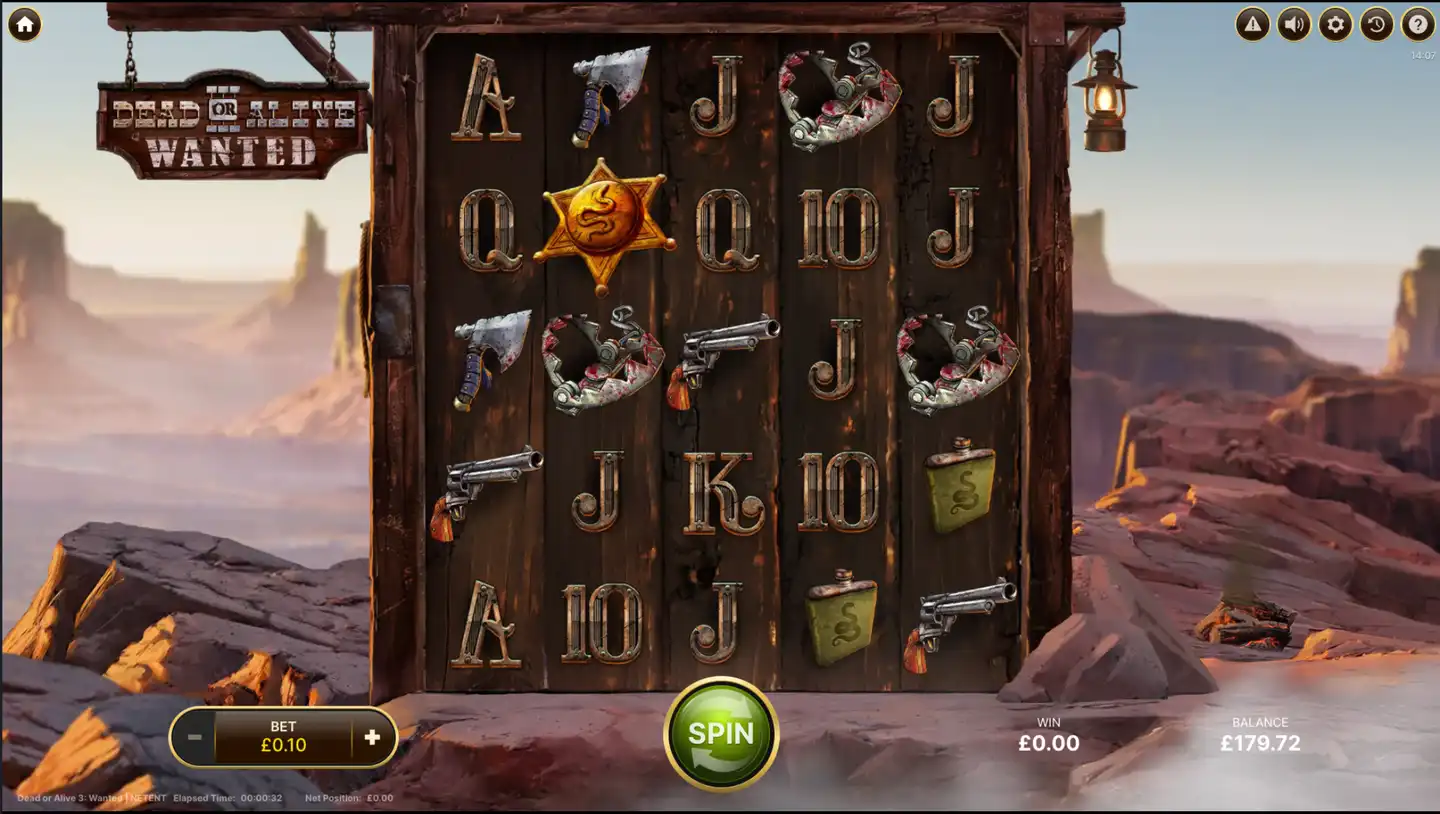Open the game settings gear icon
Image resolution: width=1440 pixels, height=814 pixels.
[1335, 23]
